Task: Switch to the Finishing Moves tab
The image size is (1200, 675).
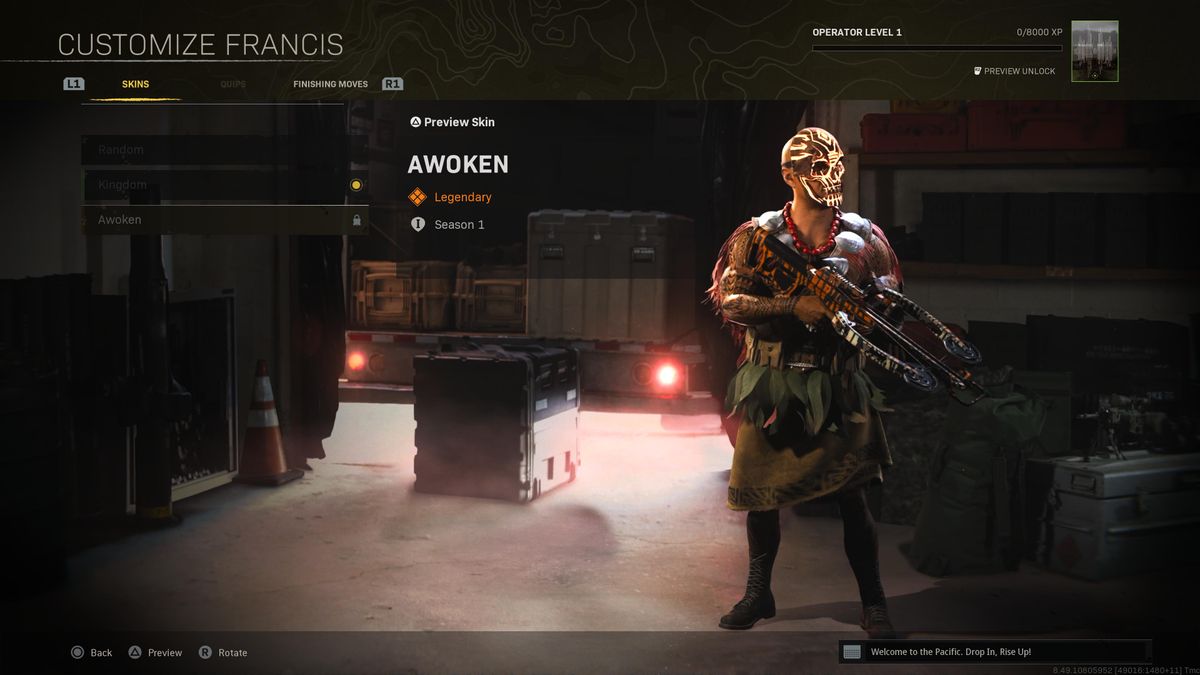Action: pos(330,84)
